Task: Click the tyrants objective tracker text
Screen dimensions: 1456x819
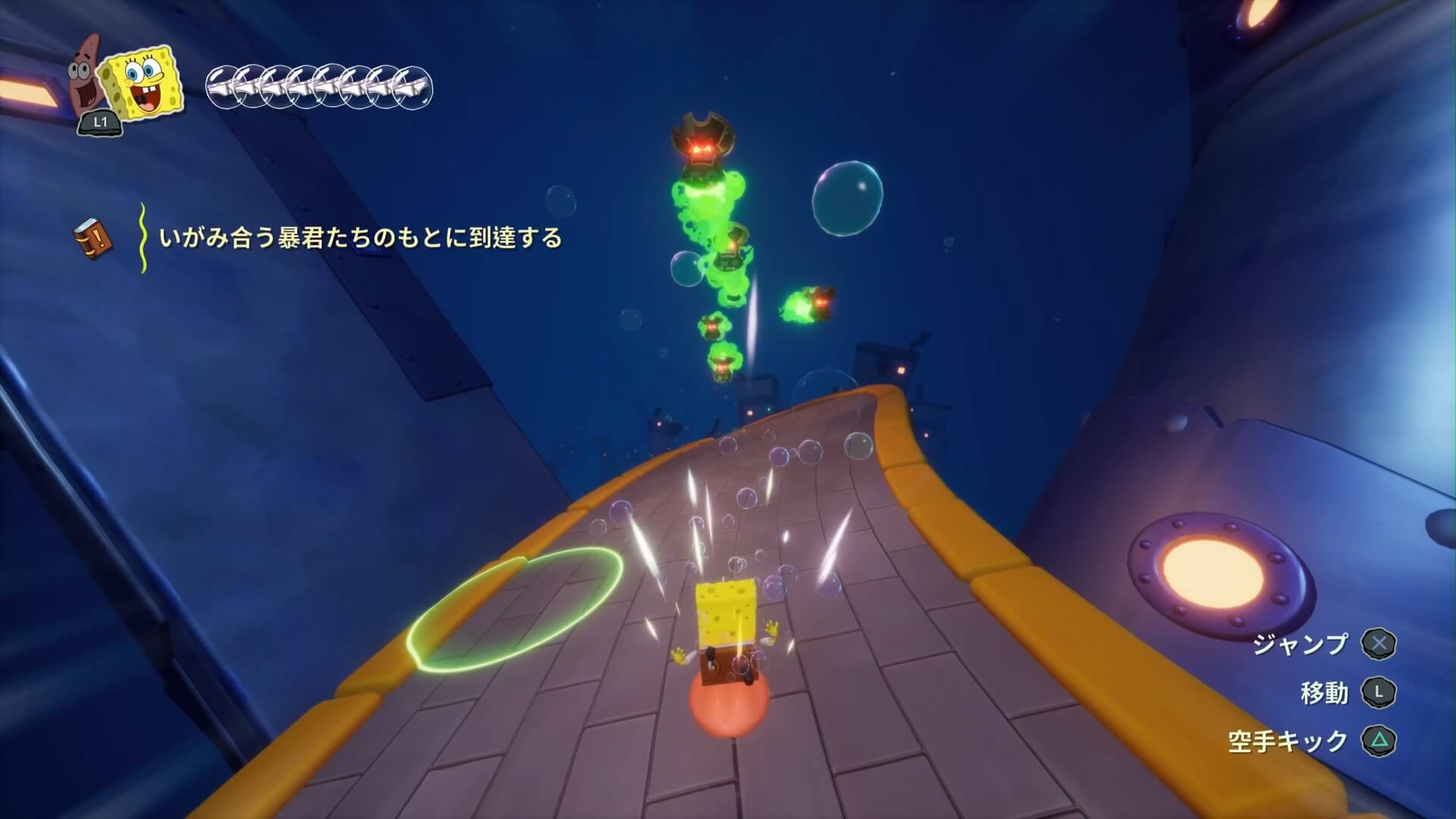Action: [x=361, y=238]
